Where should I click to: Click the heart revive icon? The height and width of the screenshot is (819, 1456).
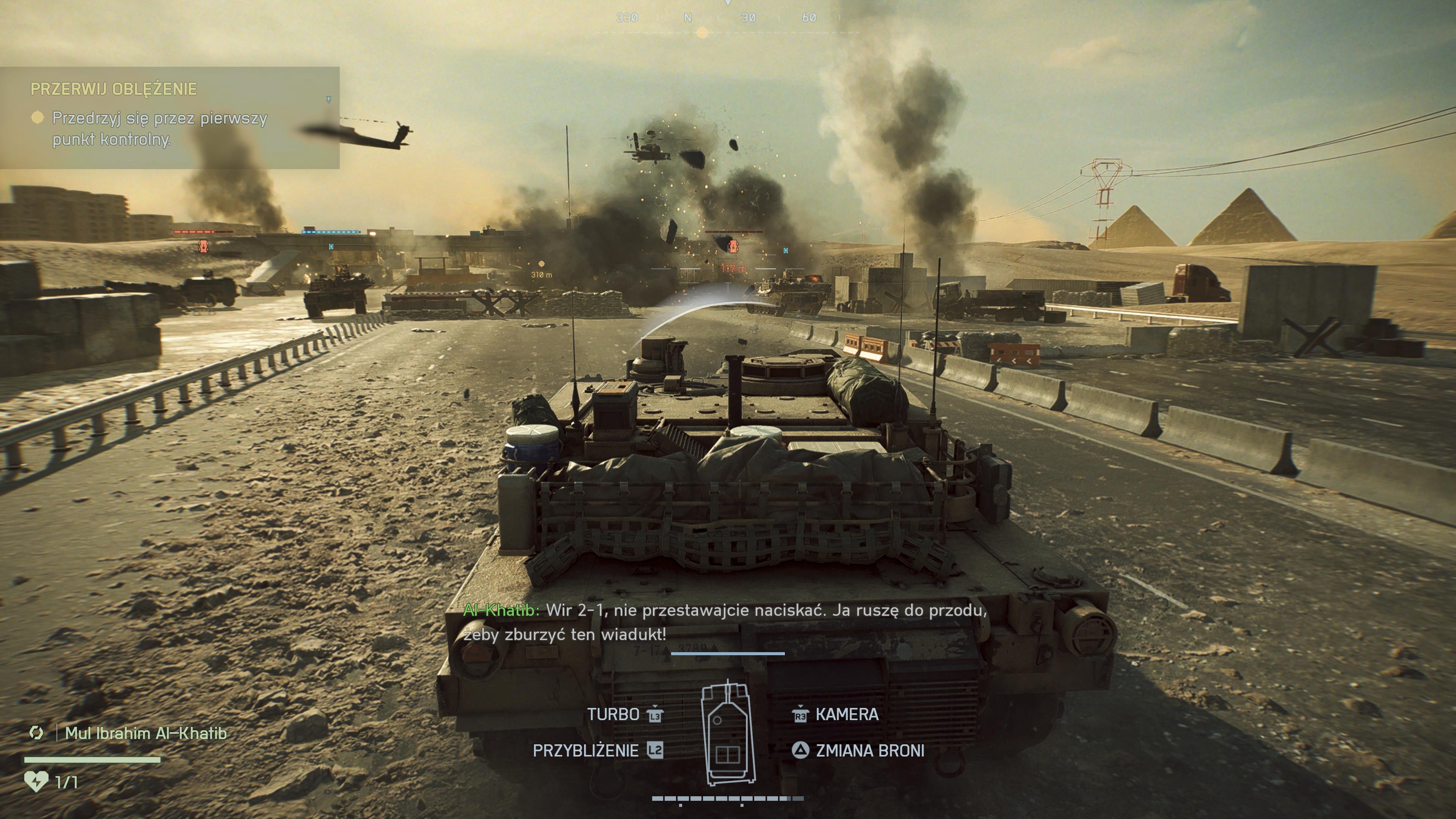point(36,782)
